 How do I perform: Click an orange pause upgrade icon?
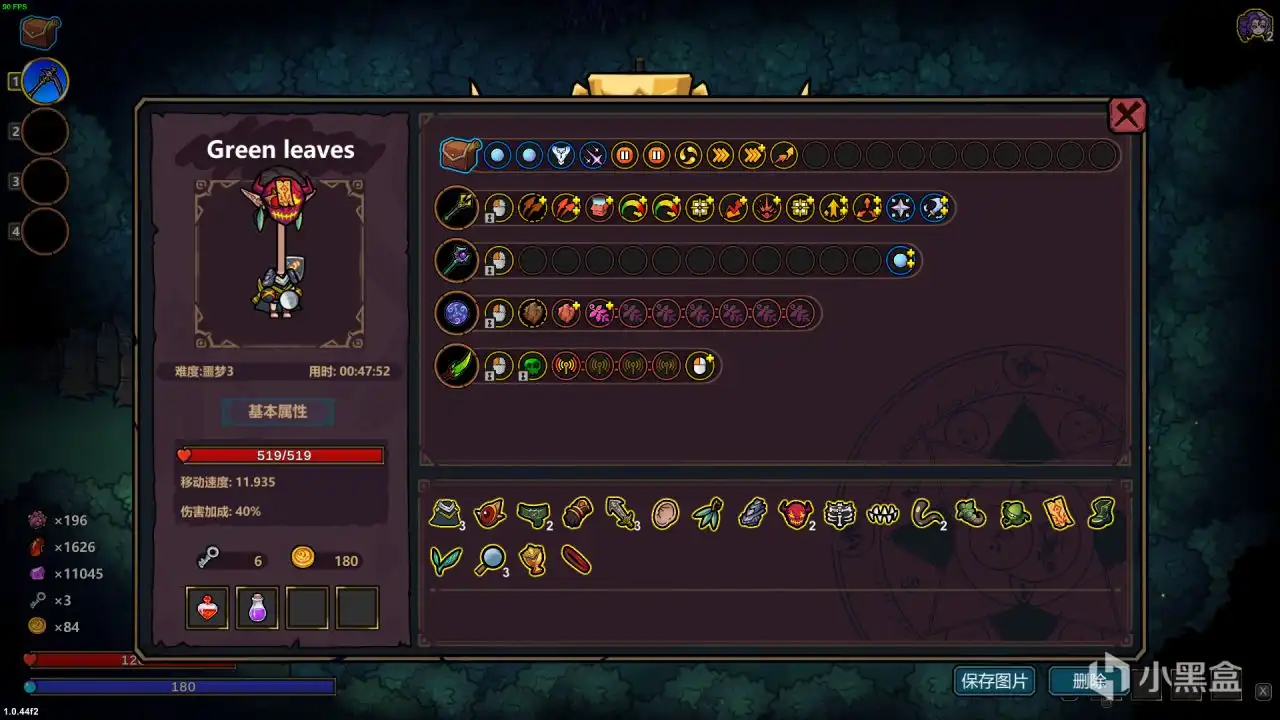624,155
